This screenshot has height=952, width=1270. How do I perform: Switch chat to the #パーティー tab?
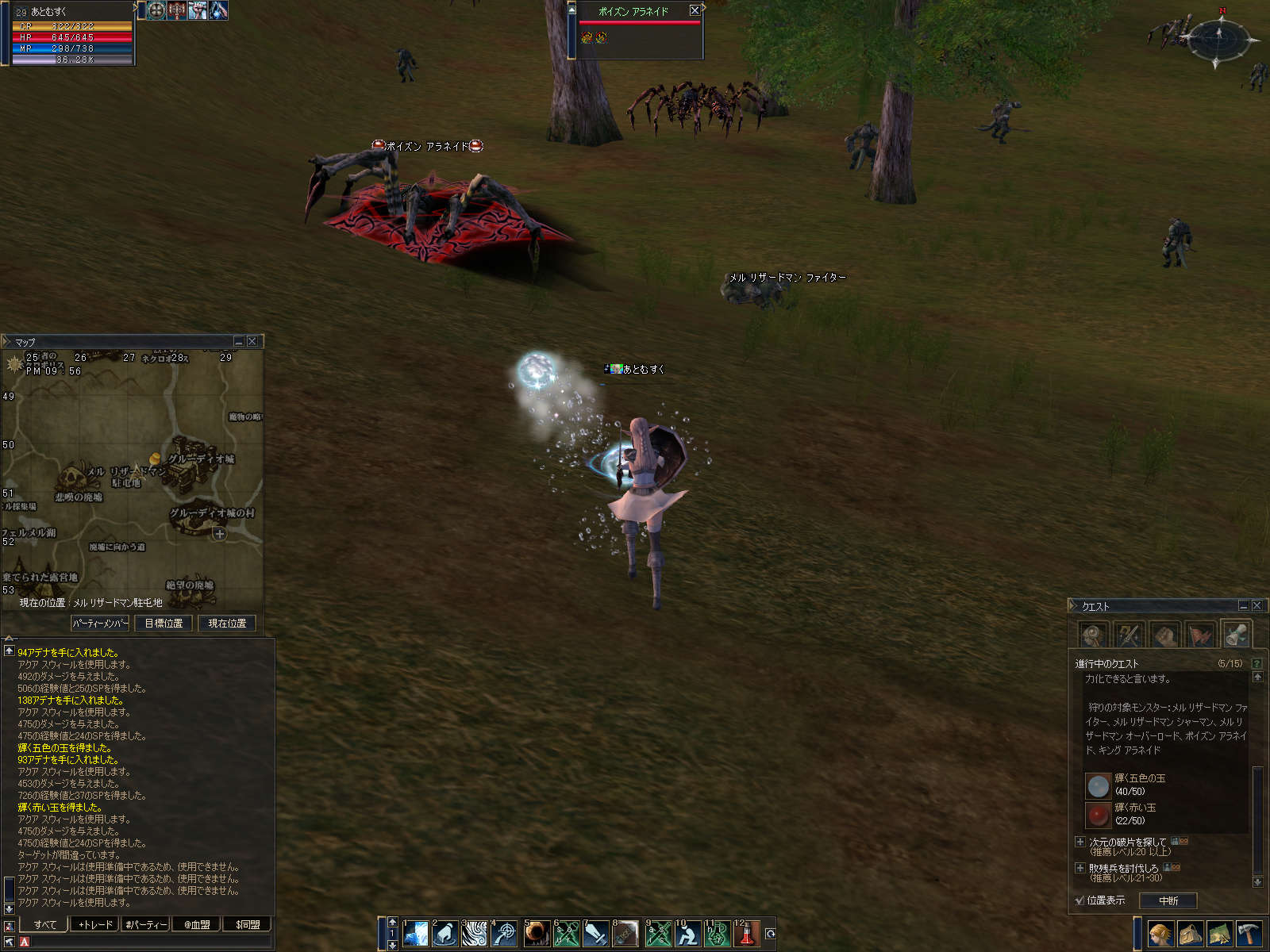click(146, 924)
